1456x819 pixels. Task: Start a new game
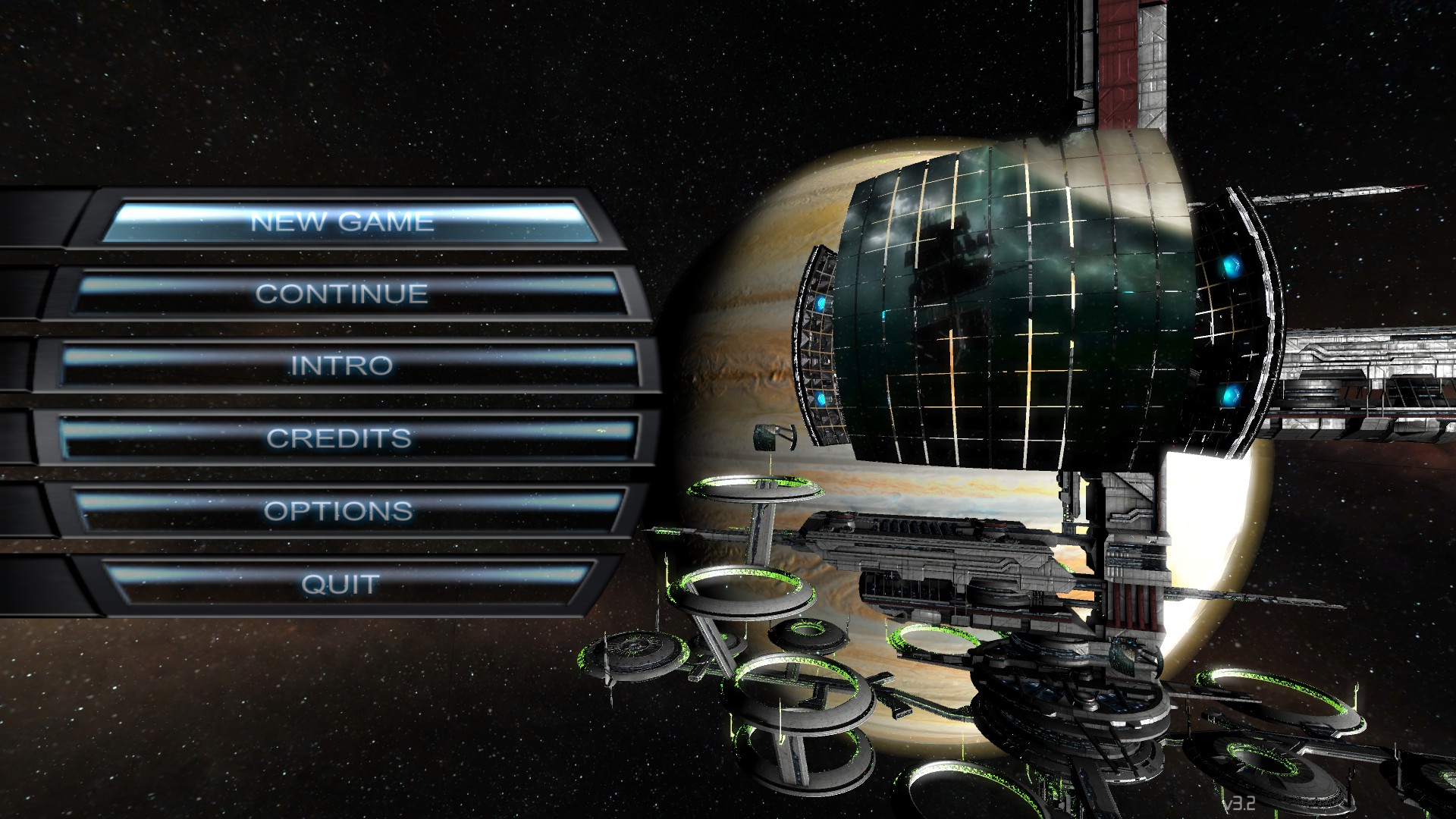pos(343,222)
